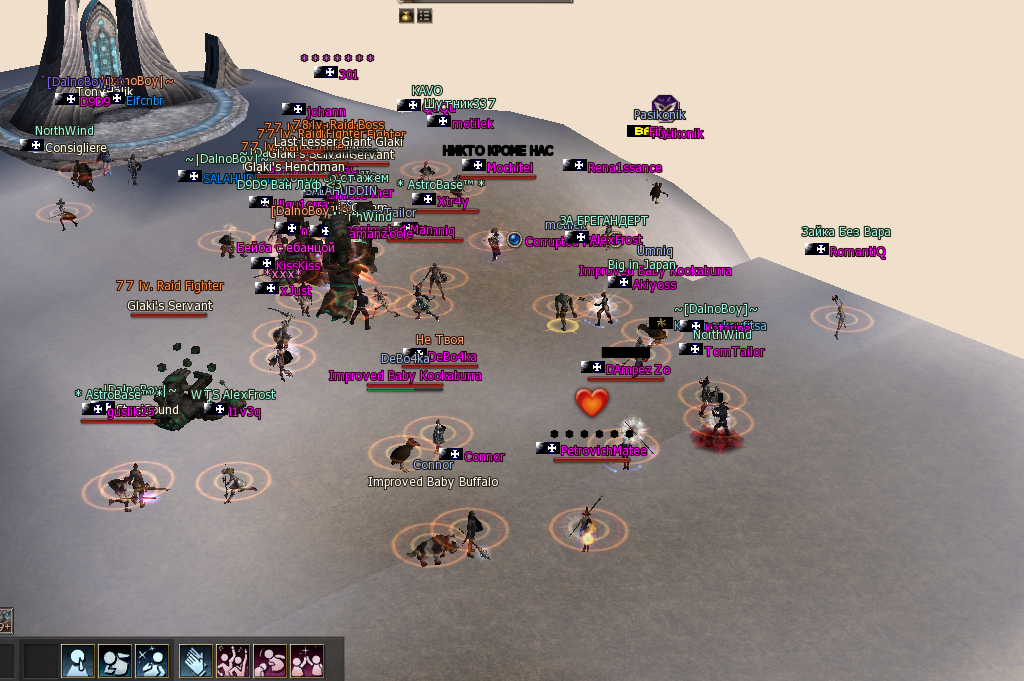Open the gold pouch icon at top
1024x681 pixels.
406,16
